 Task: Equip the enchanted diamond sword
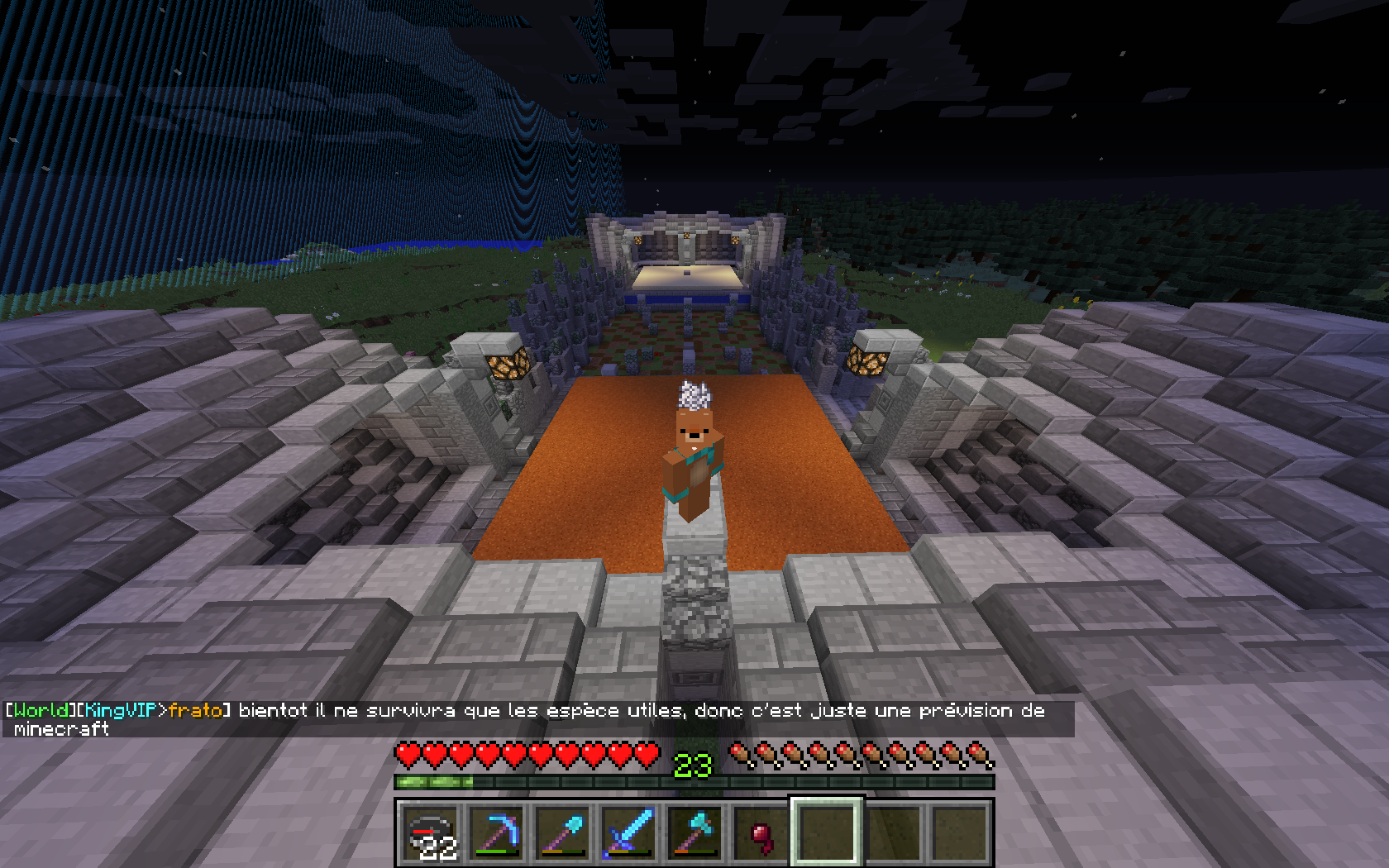(x=630, y=833)
